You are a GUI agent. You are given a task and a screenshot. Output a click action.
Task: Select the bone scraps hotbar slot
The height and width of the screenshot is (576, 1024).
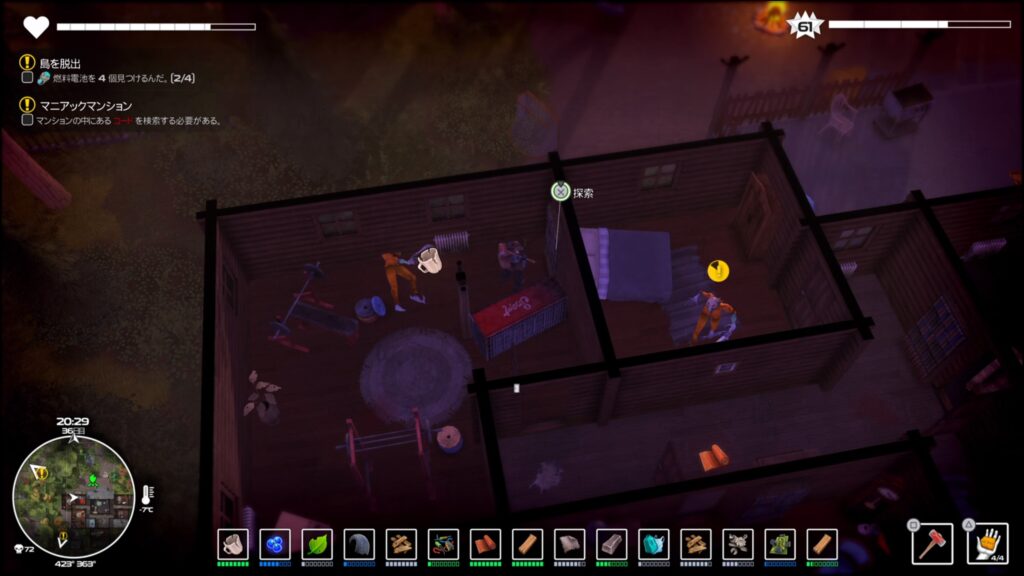737,544
